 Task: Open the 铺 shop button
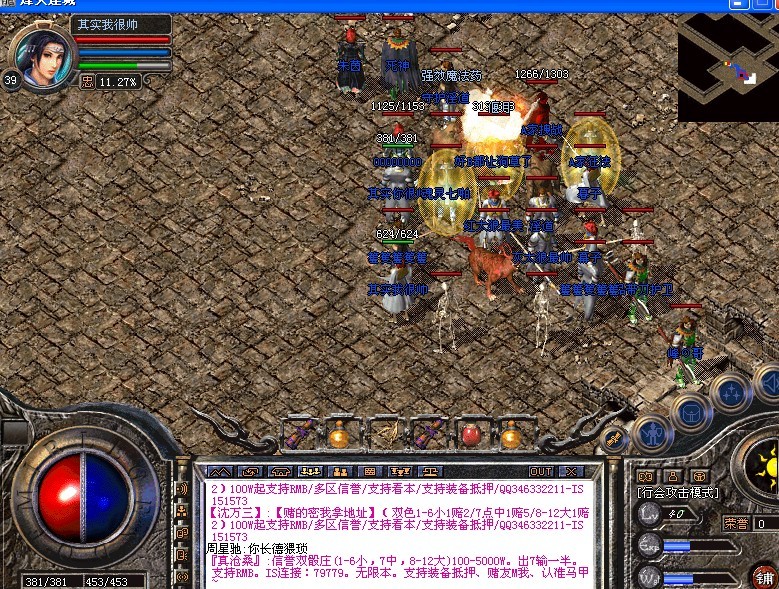pyautogui.click(x=765, y=577)
